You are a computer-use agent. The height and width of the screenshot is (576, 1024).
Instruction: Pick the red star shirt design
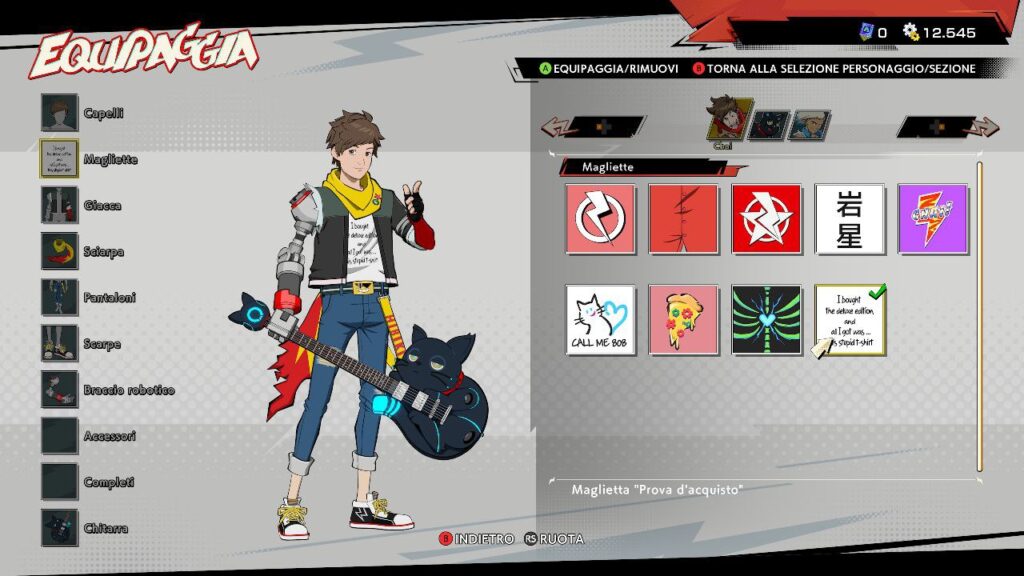pos(766,219)
